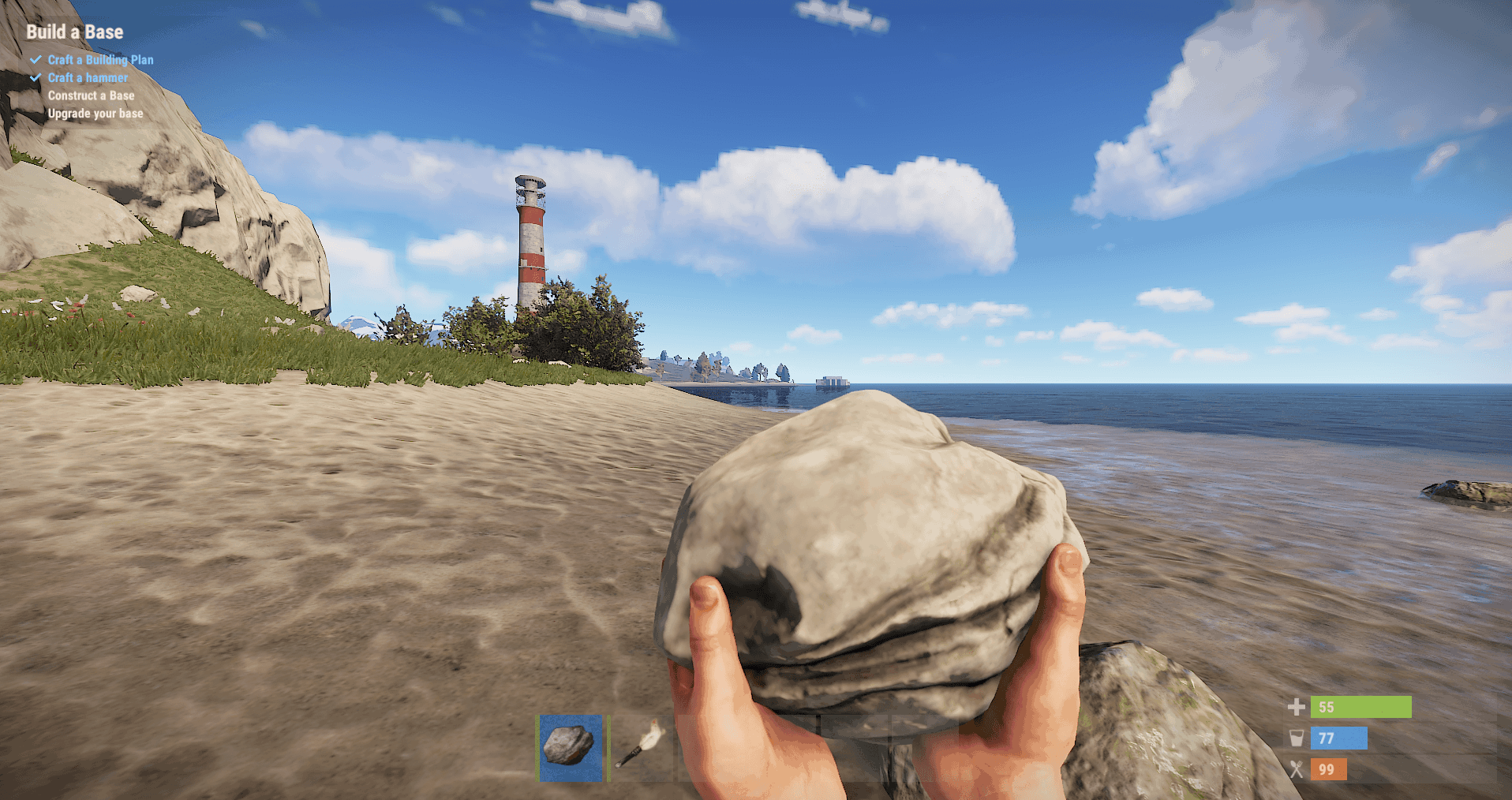1512x800 pixels.
Task: Click the green health bar showing 55
Action: [x=1360, y=707]
